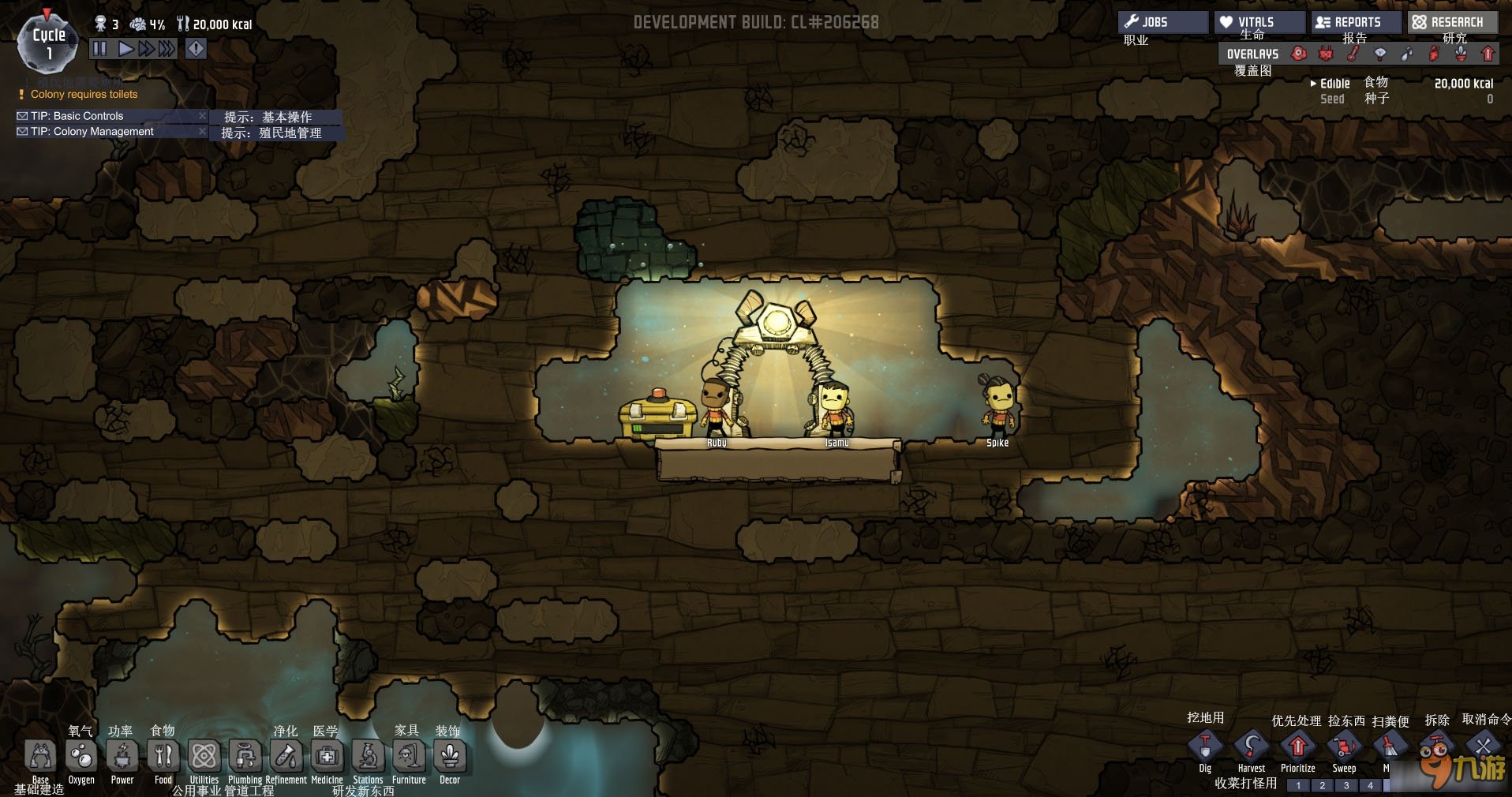The height and width of the screenshot is (797, 1512).
Task: Open the Food build category
Action: pyautogui.click(x=163, y=757)
